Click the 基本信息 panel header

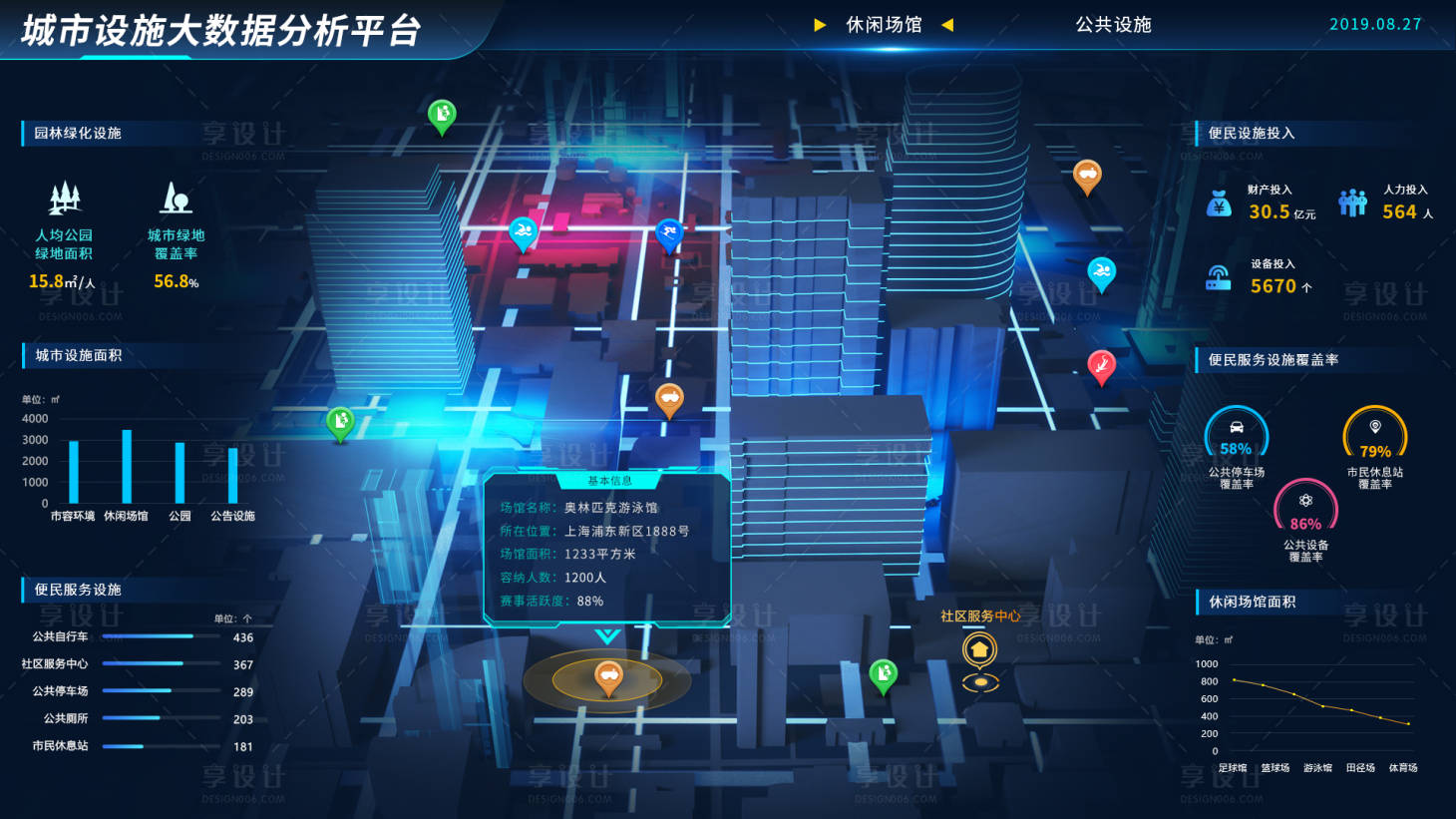pos(607,481)
